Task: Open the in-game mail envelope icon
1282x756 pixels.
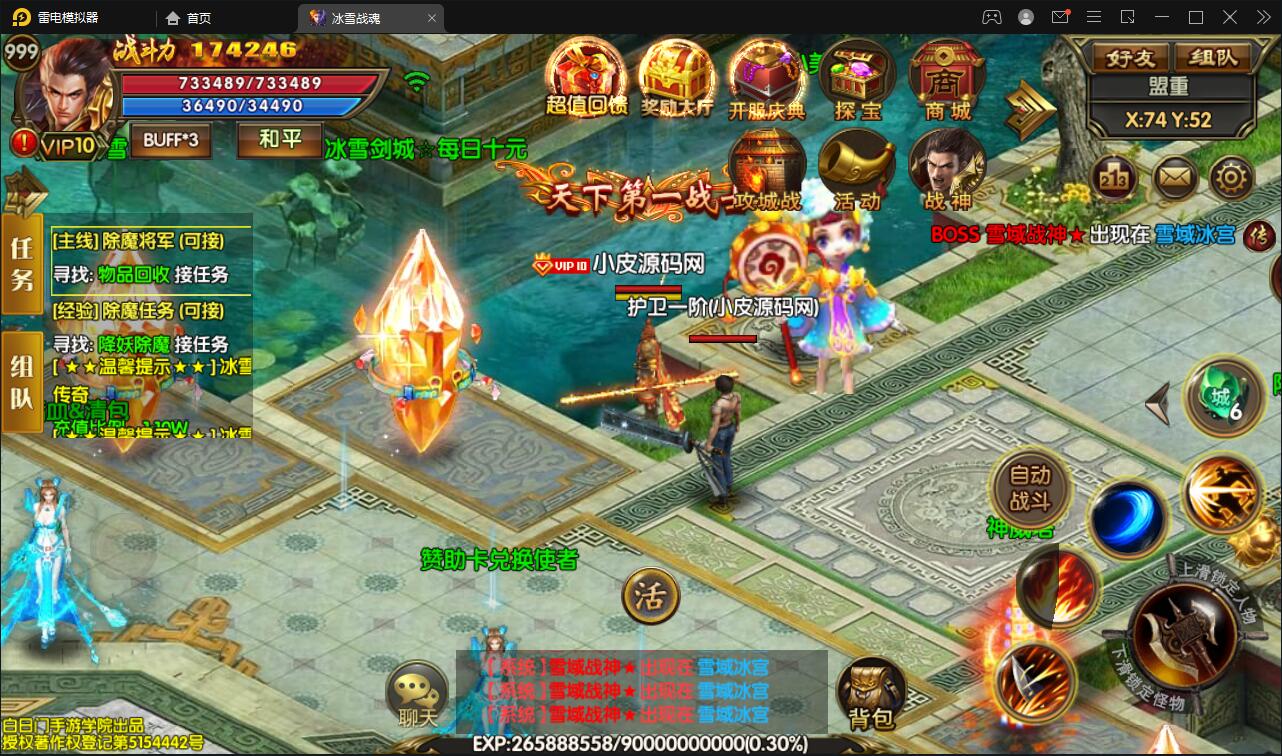Action: [x=1173, y=177]
